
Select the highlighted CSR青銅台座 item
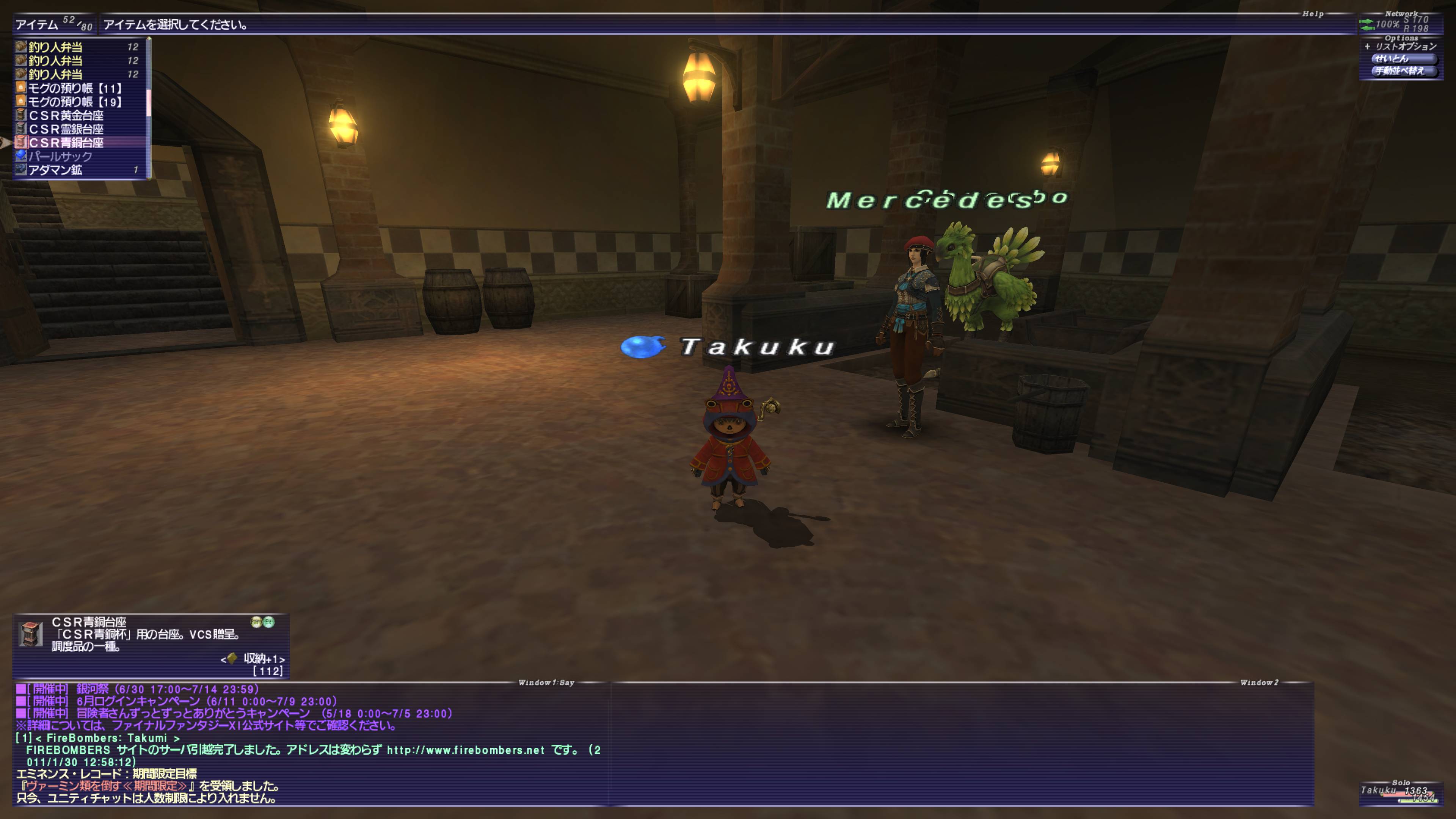(x=66, y=143)
